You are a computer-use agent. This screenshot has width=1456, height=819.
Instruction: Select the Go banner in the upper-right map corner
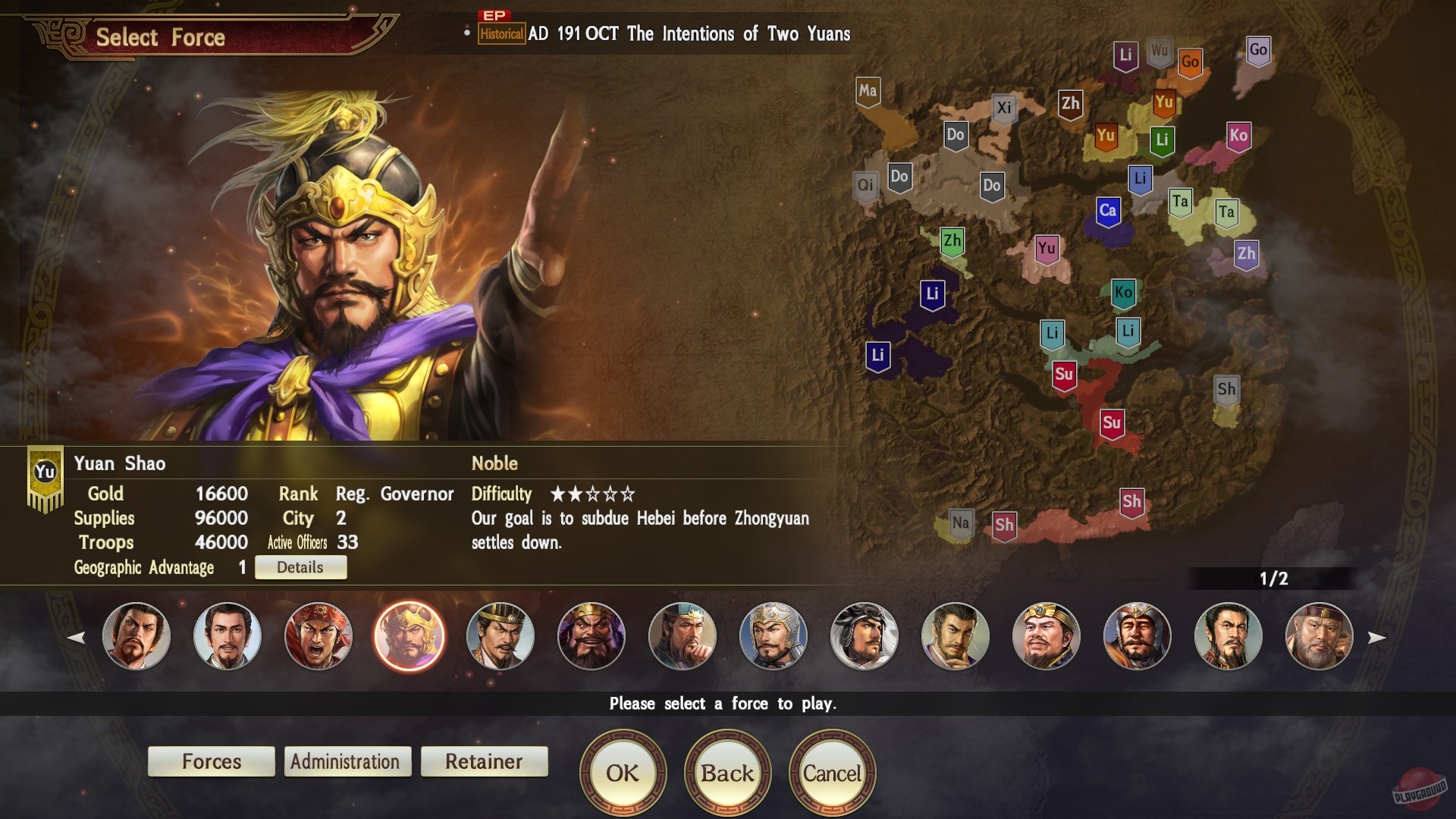click(1260, 48)
